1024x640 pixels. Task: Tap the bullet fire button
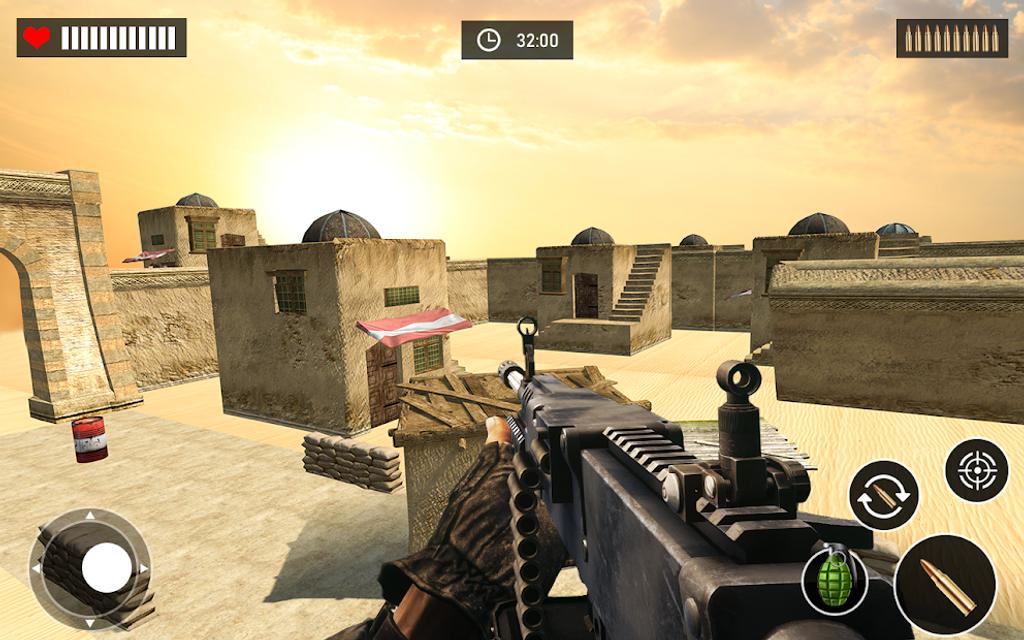tap(944, 584)
